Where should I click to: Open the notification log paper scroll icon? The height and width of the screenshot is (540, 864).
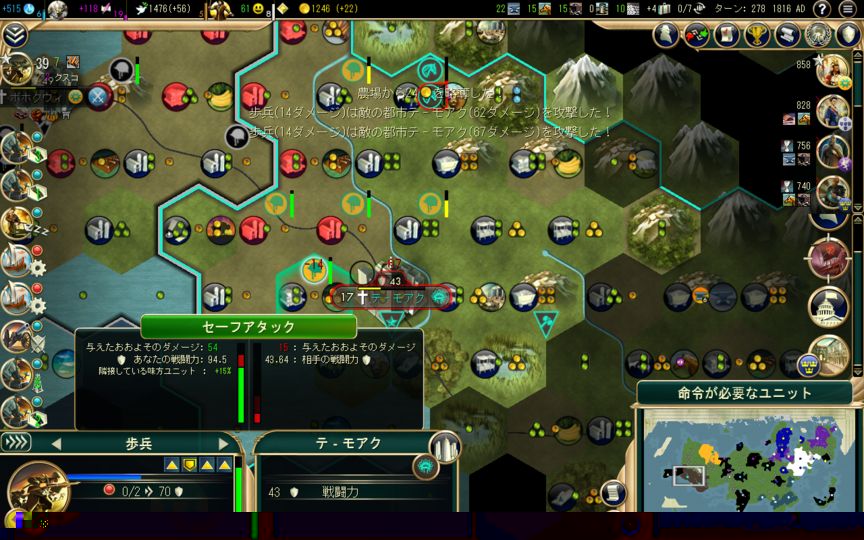pyautogui.click(x=787, y=35)
